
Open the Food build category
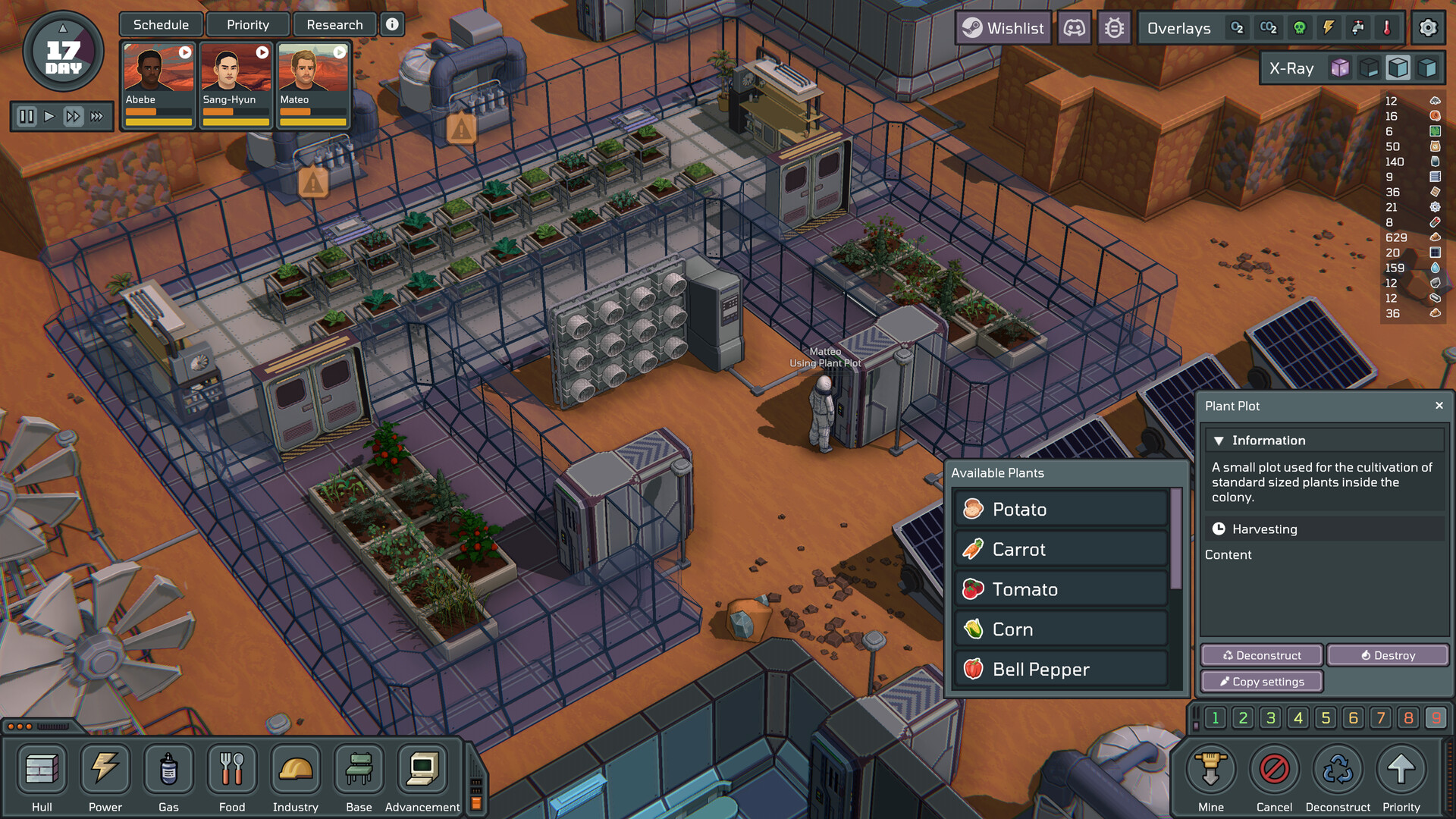coord(232,777)
